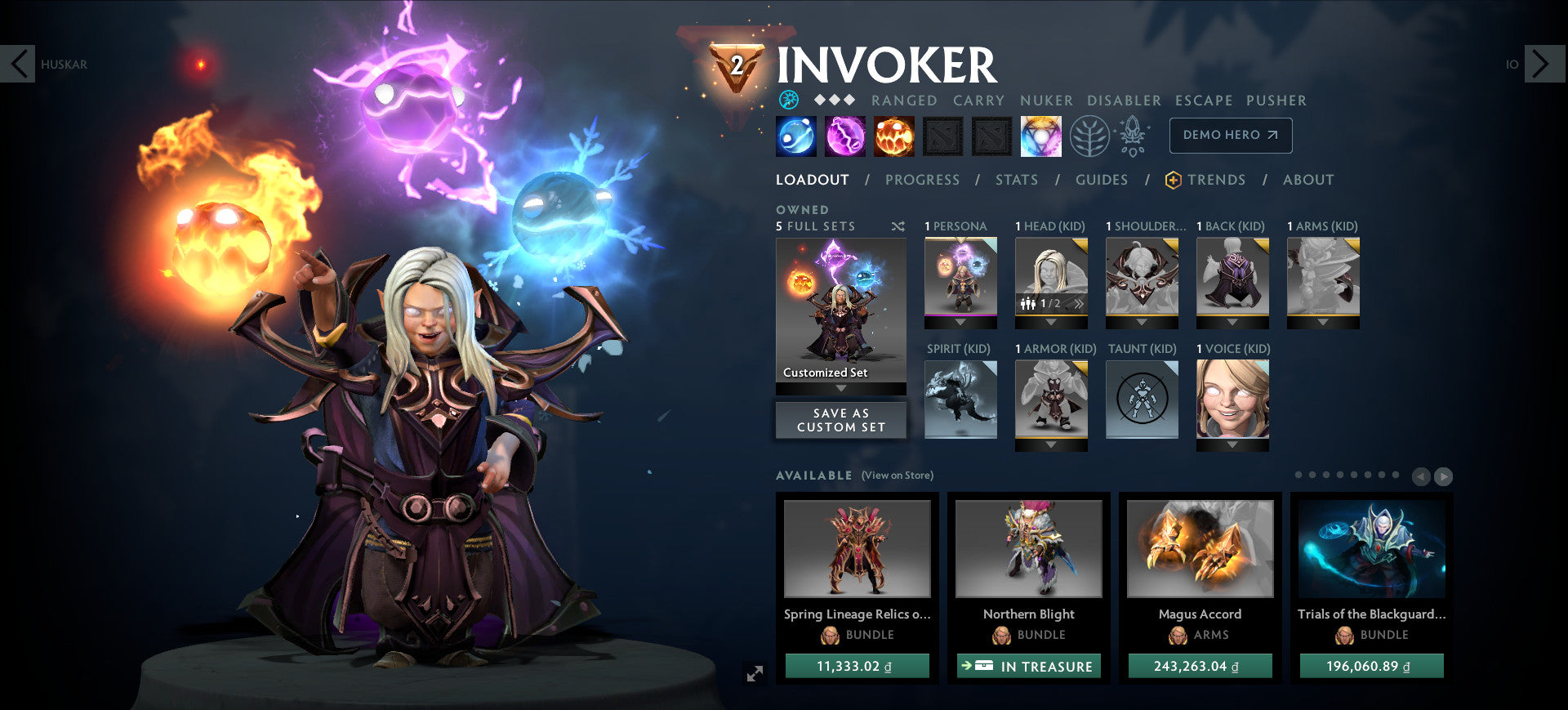This screenshot has height=710, width=1568.
Task: Expand loadout preview with the fullscreen arrows icon
Action: pyautogui.click(x=755, y=673)
